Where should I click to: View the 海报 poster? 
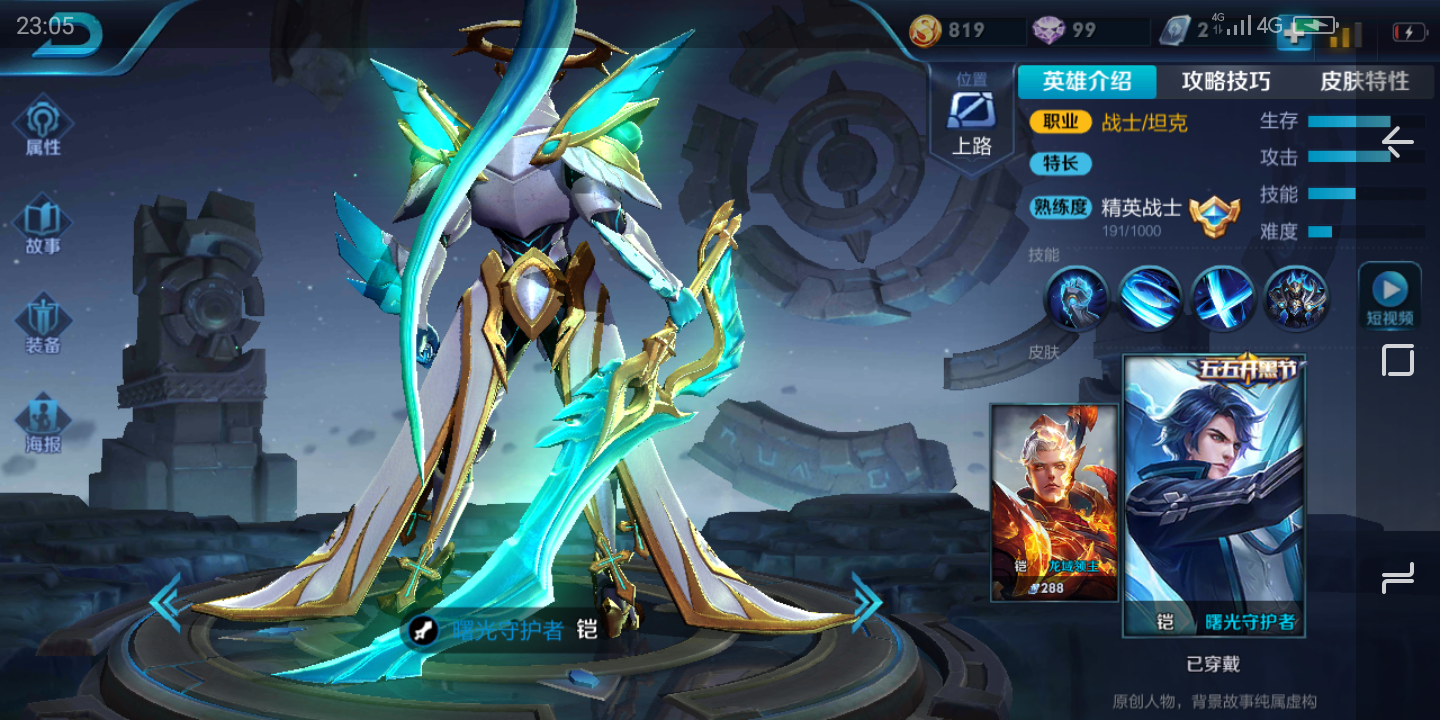click(43, 424)
